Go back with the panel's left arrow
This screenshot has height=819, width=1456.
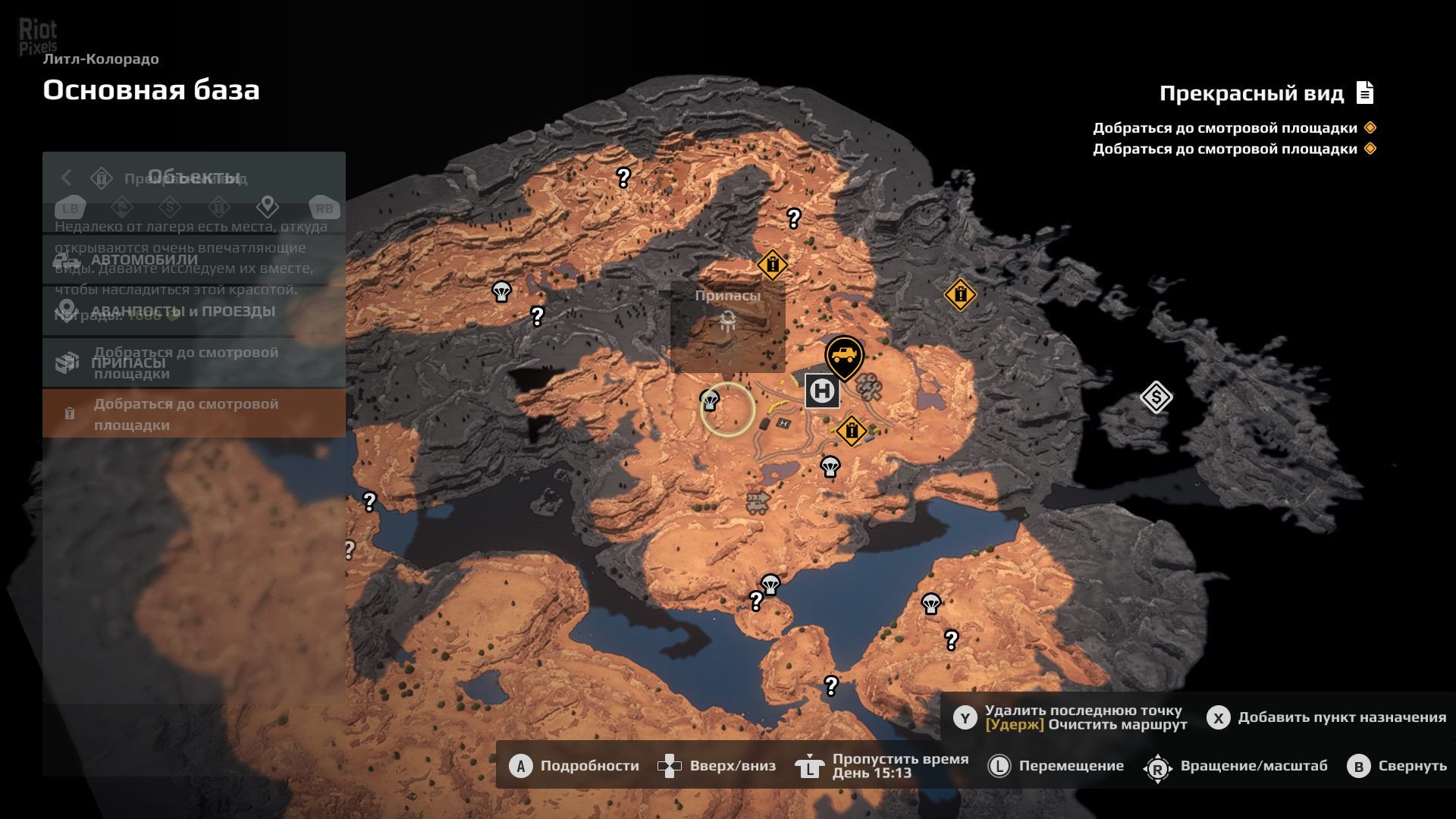[x=67, y=177]
